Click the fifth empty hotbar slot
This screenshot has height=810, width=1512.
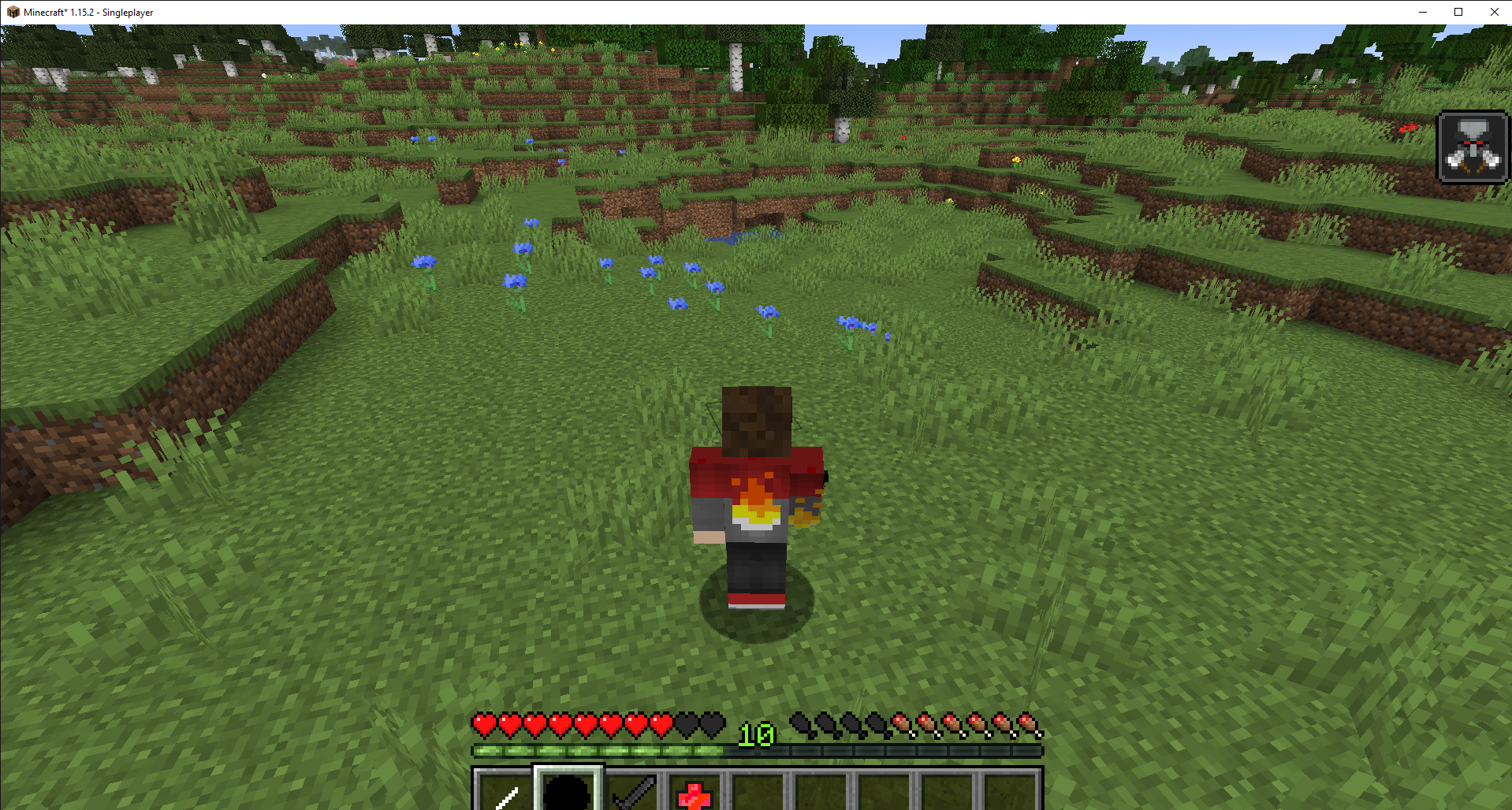point(758,792)
